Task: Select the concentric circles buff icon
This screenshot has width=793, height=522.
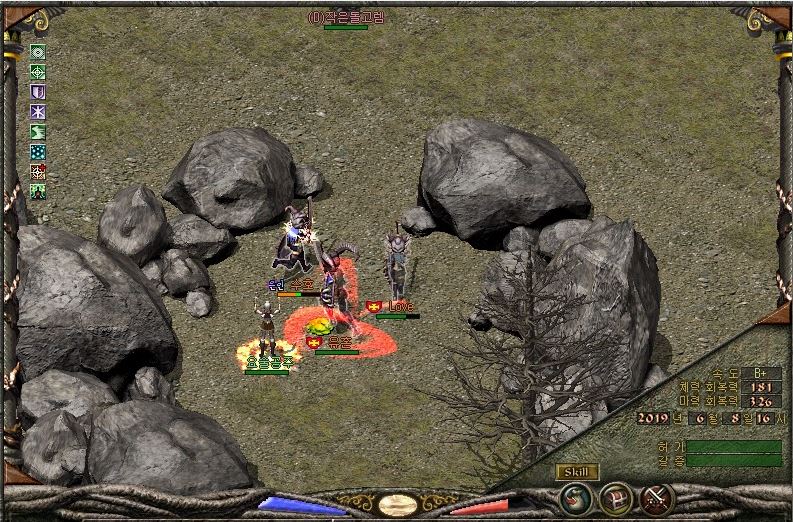Action: [x=38, y=52]
